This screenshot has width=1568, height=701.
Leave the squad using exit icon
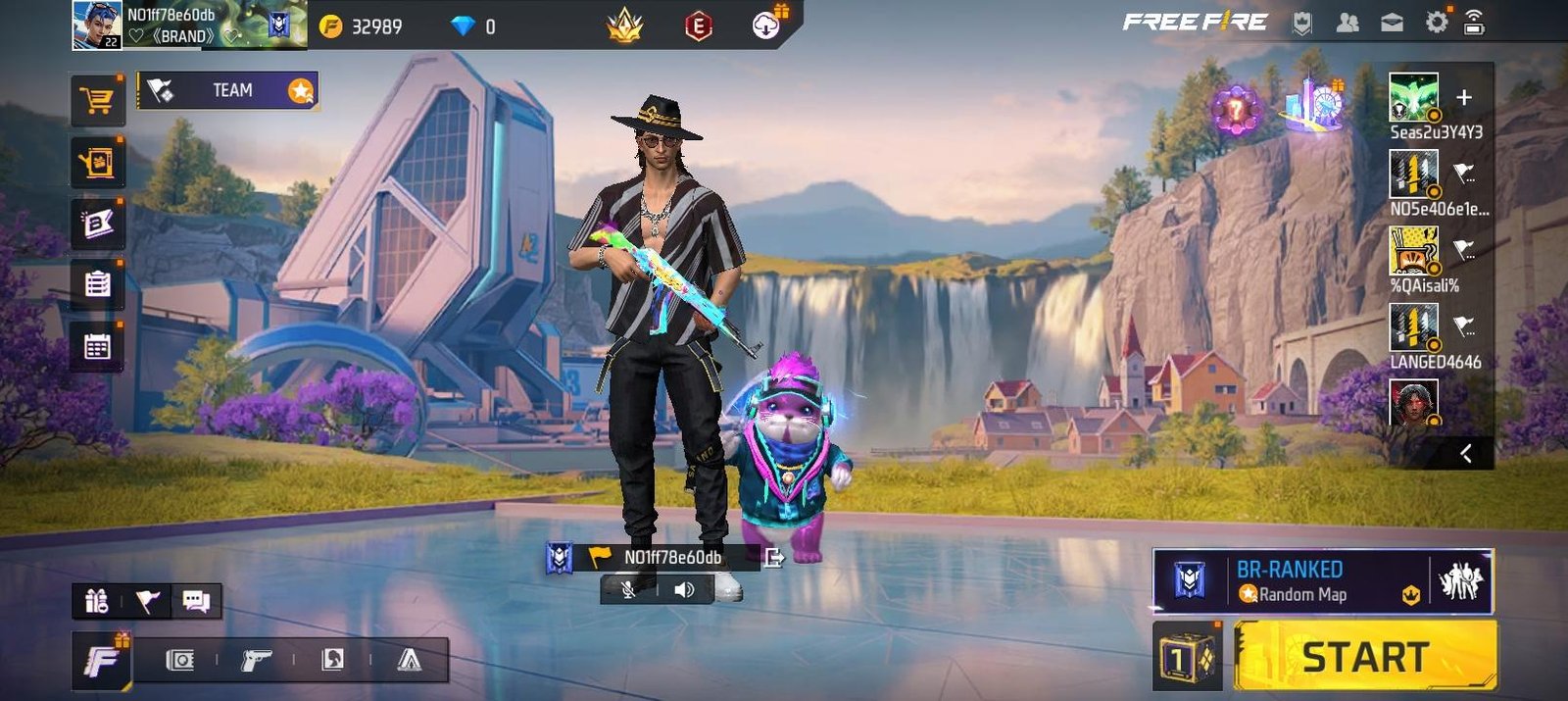774,558
